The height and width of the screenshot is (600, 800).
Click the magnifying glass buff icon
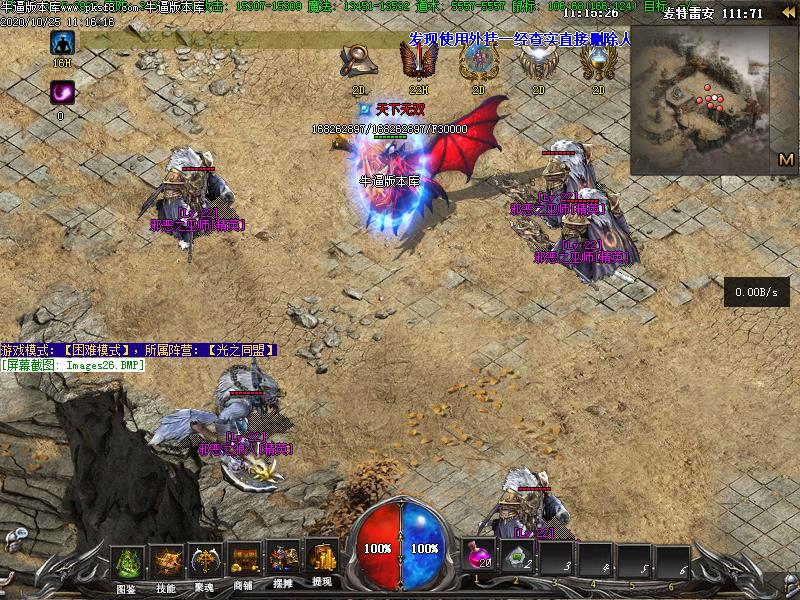click(x=357, y=62)
